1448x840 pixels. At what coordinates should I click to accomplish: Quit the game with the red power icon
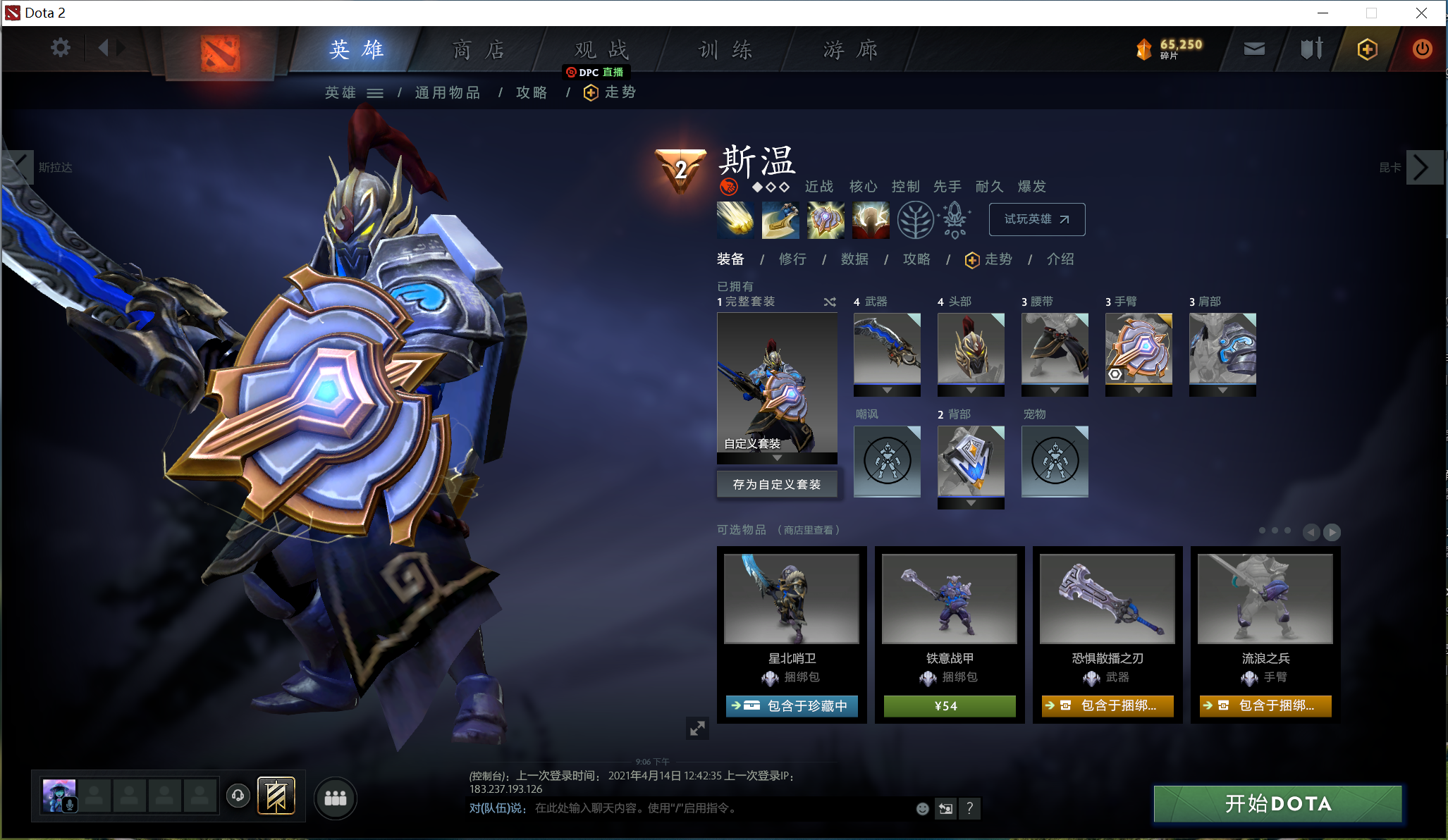point(1422,49)
